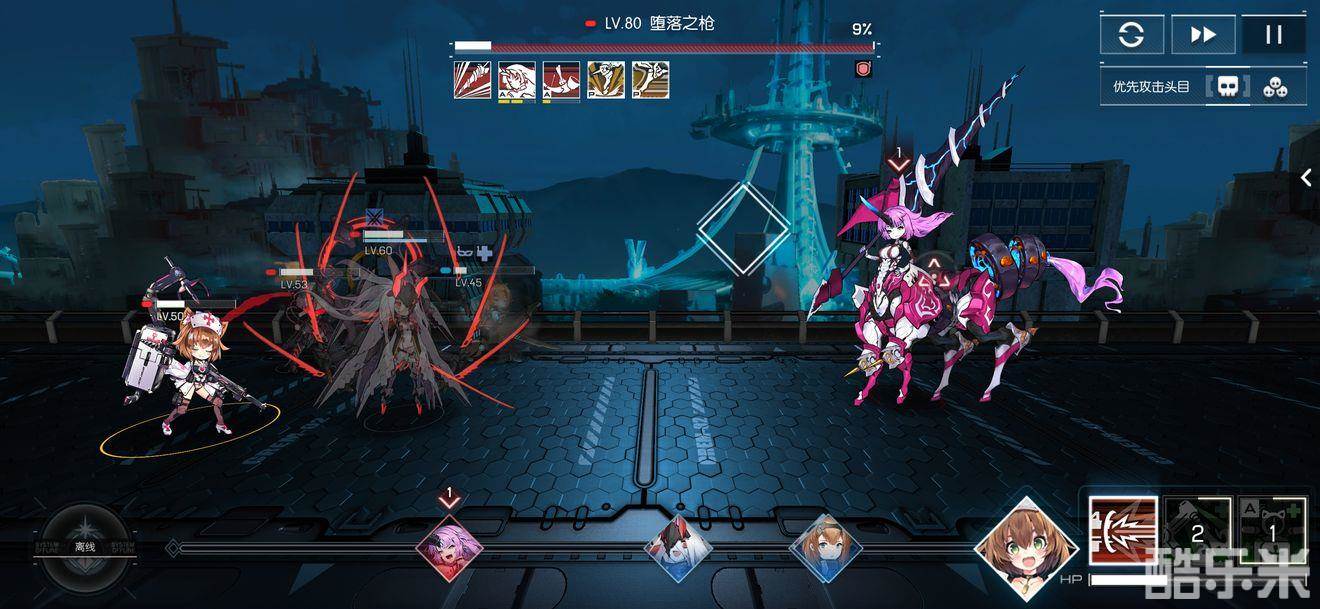The height and width of the screenshot is (609, 1320).
Task: Inspect the boss's first red spear skill icon
Action: tap(472, 80)
